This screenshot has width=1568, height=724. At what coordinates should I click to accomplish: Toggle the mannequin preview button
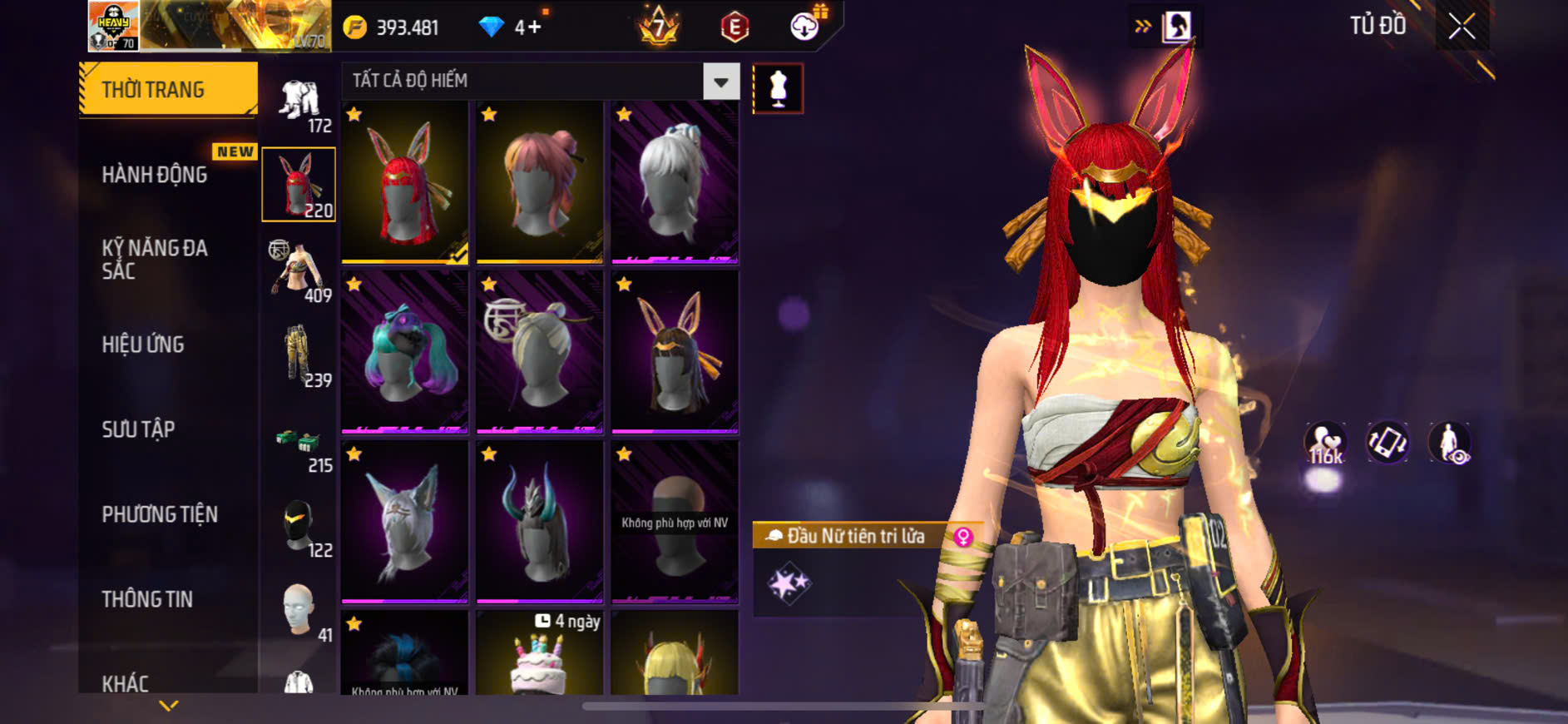778,88
